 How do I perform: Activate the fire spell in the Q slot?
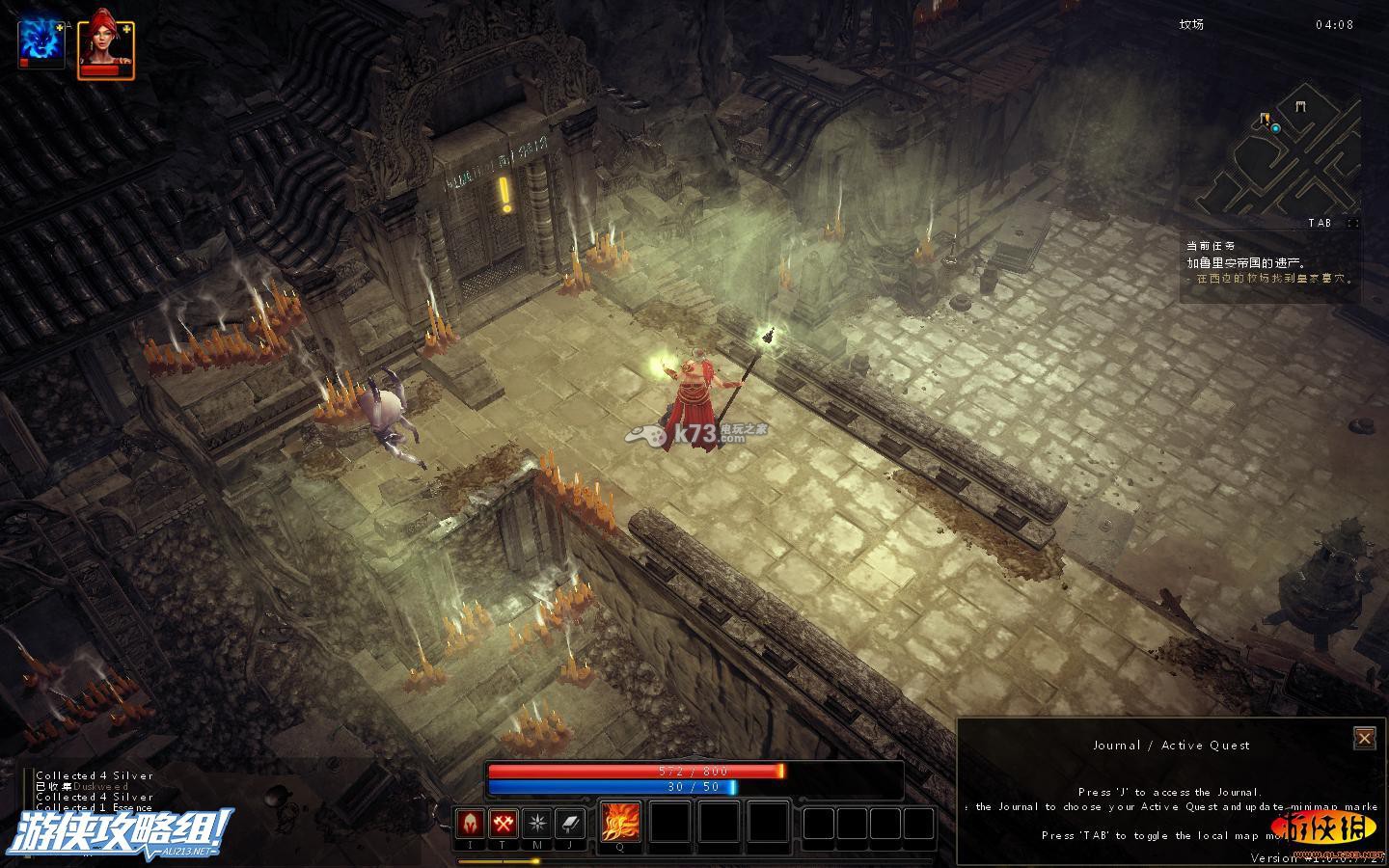coord(620,823)
